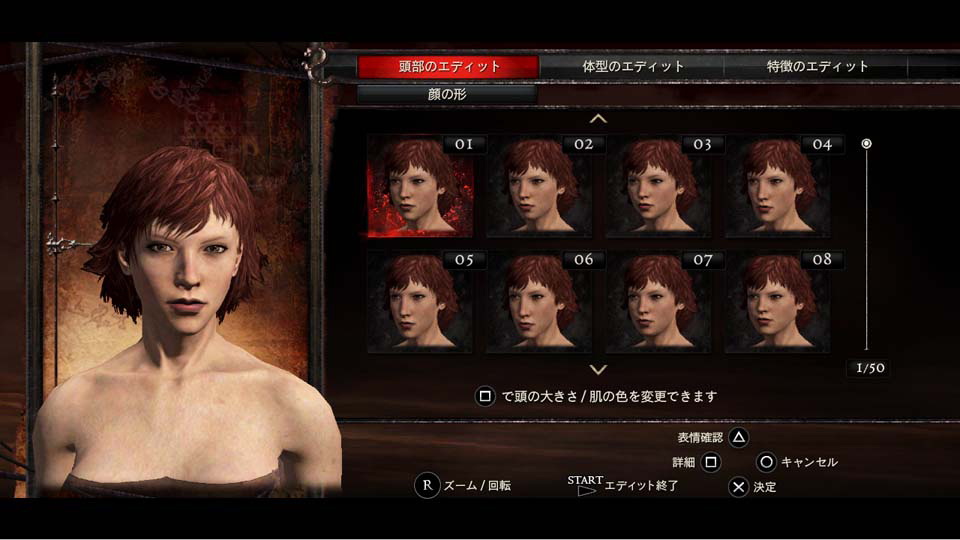
Task: Choose the 顔の形 sub-category
Action: [x=447, y=95]
